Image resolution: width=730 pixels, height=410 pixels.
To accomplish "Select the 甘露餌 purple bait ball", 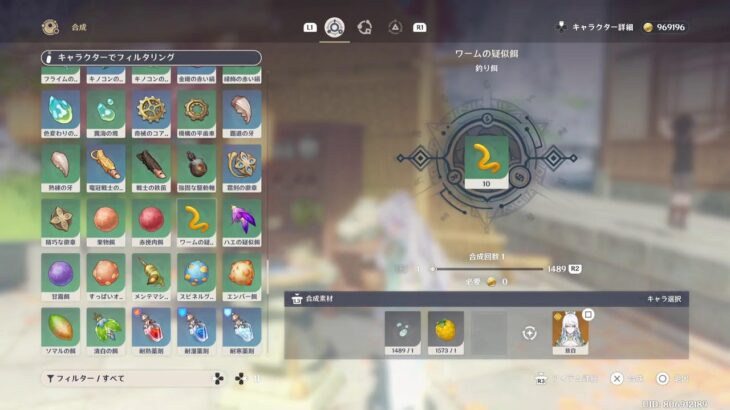I will coord(60,273).
